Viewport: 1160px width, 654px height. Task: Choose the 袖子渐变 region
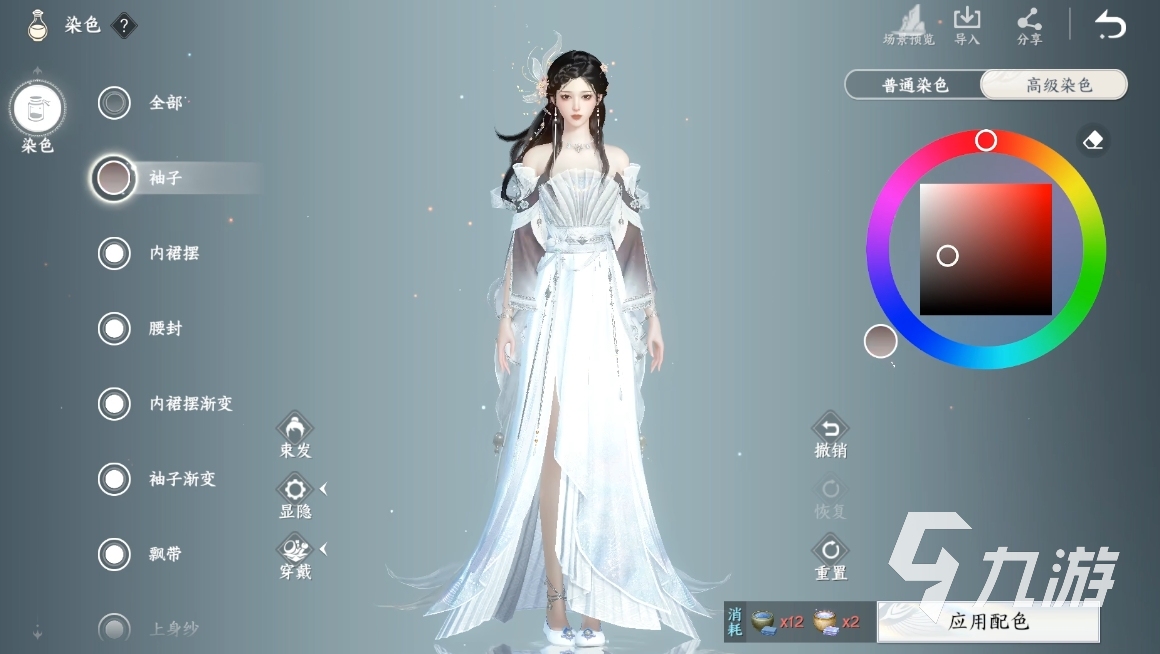click(115, 479)
